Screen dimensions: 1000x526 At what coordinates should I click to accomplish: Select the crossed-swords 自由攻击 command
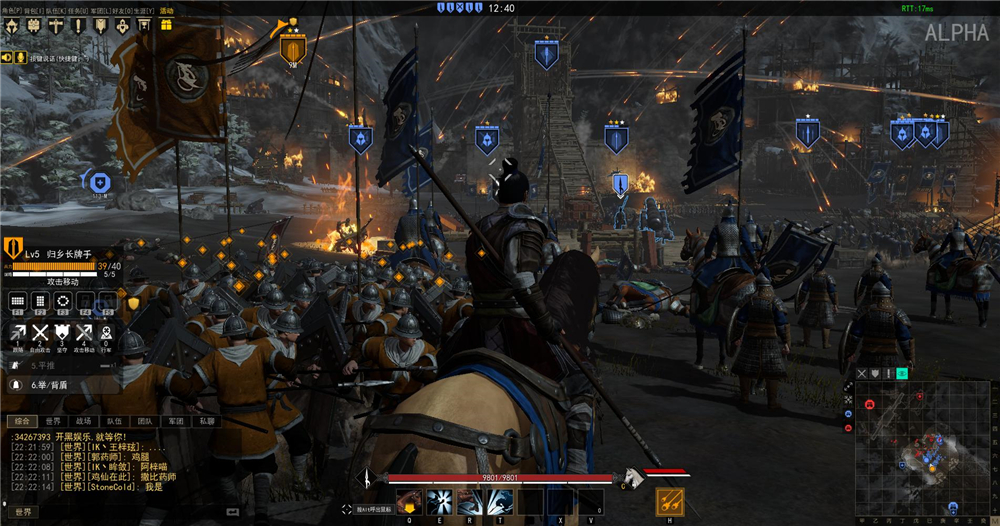[x=41, y=333]
